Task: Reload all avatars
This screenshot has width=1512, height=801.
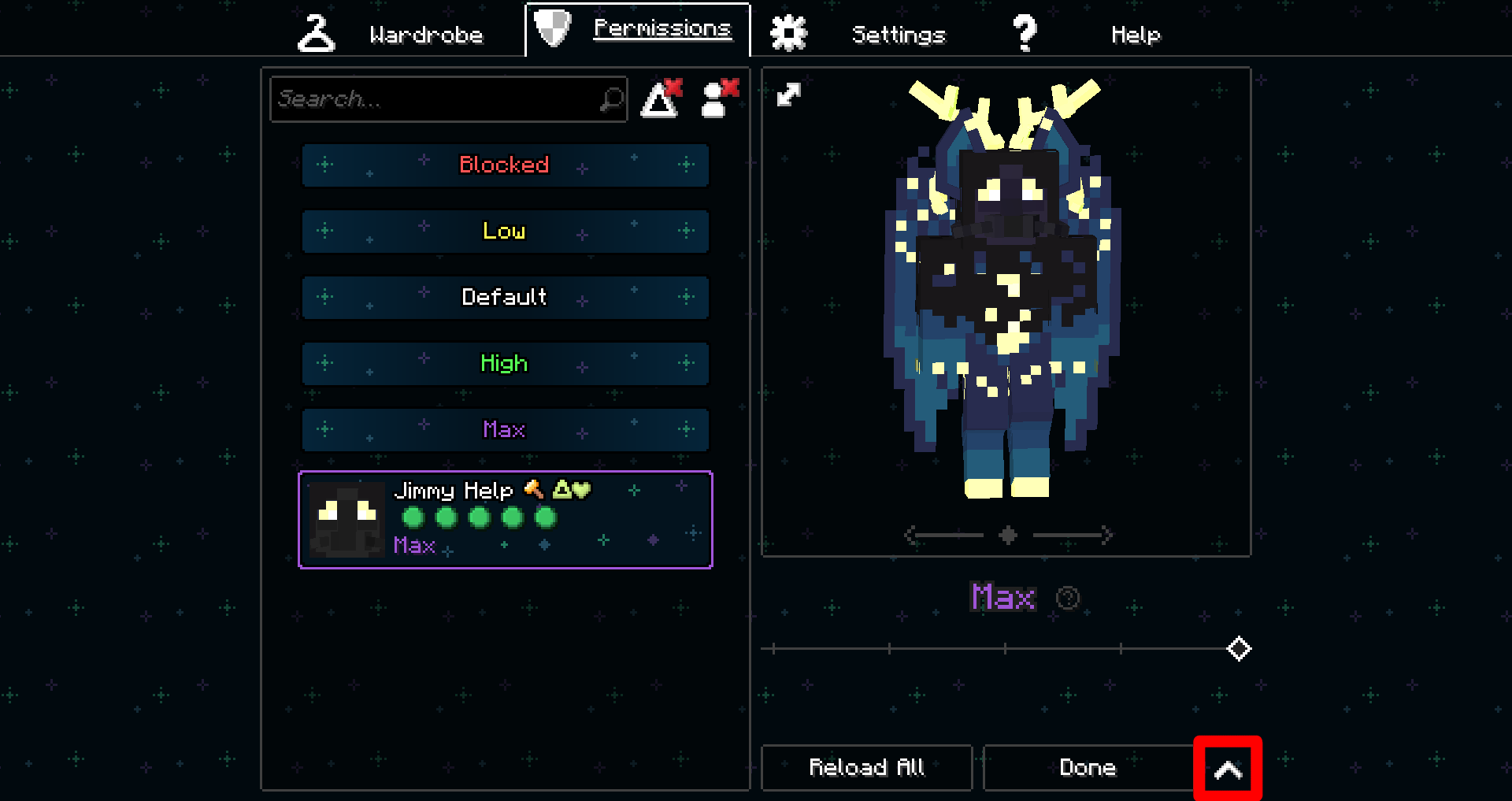Action: pyautogui.click(x=866, y=767)
